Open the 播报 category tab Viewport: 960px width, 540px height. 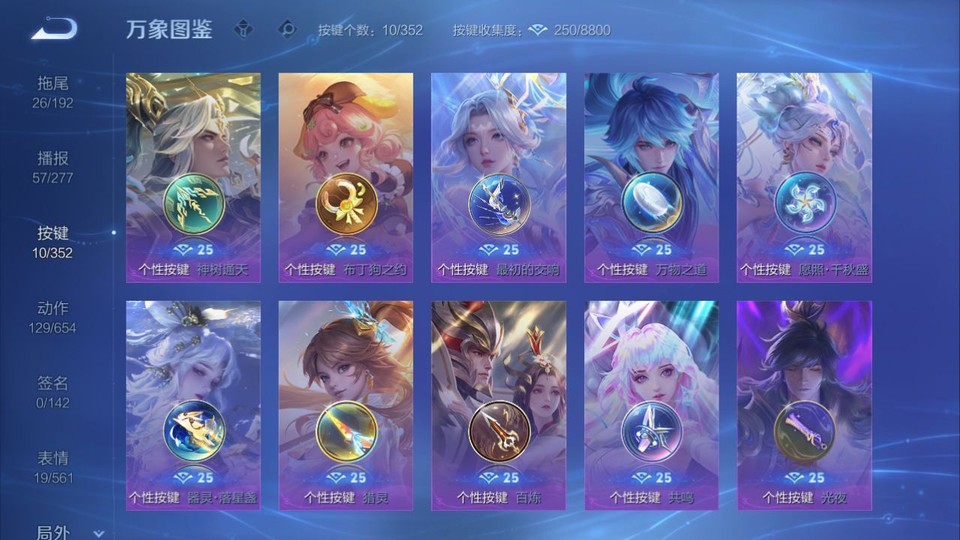(53, 166)
